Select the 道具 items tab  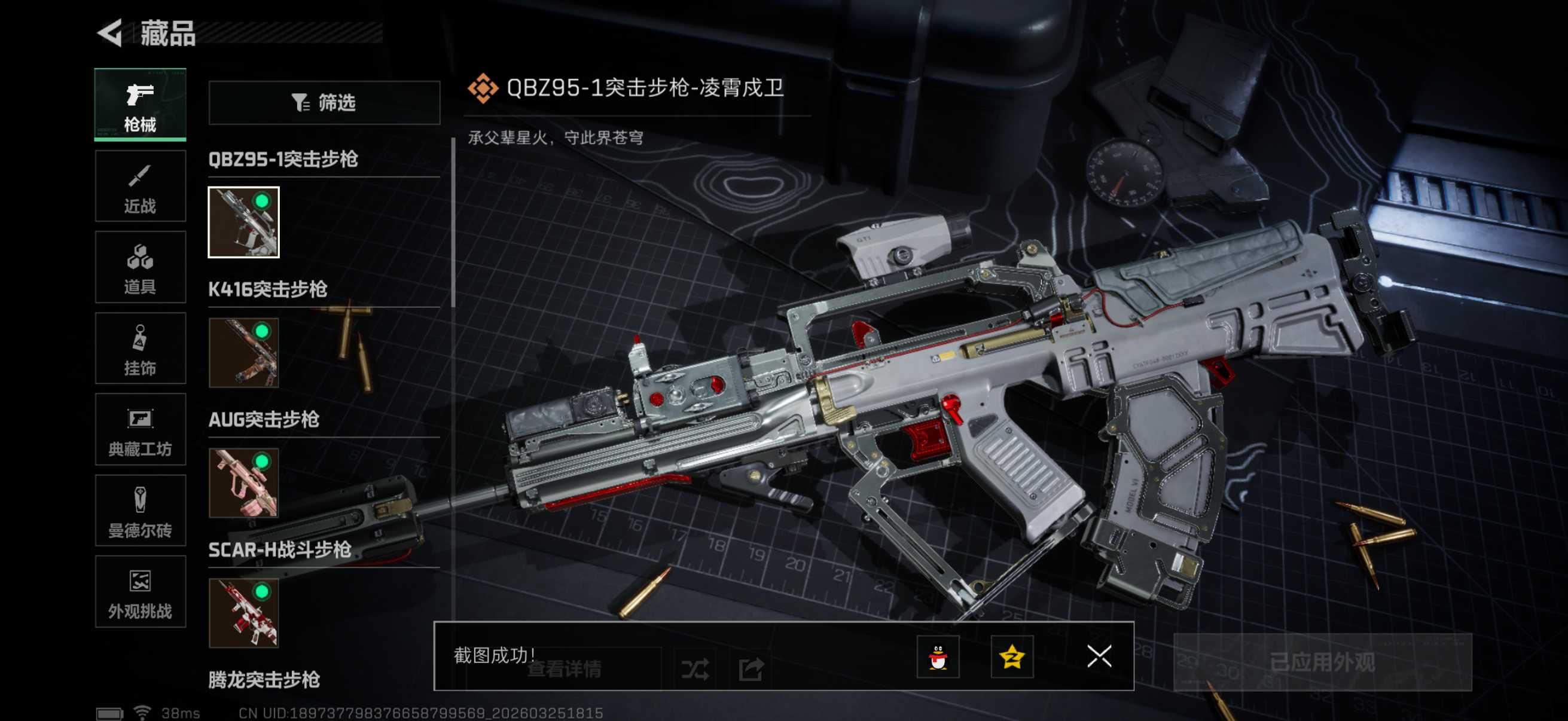coord(140,267)
